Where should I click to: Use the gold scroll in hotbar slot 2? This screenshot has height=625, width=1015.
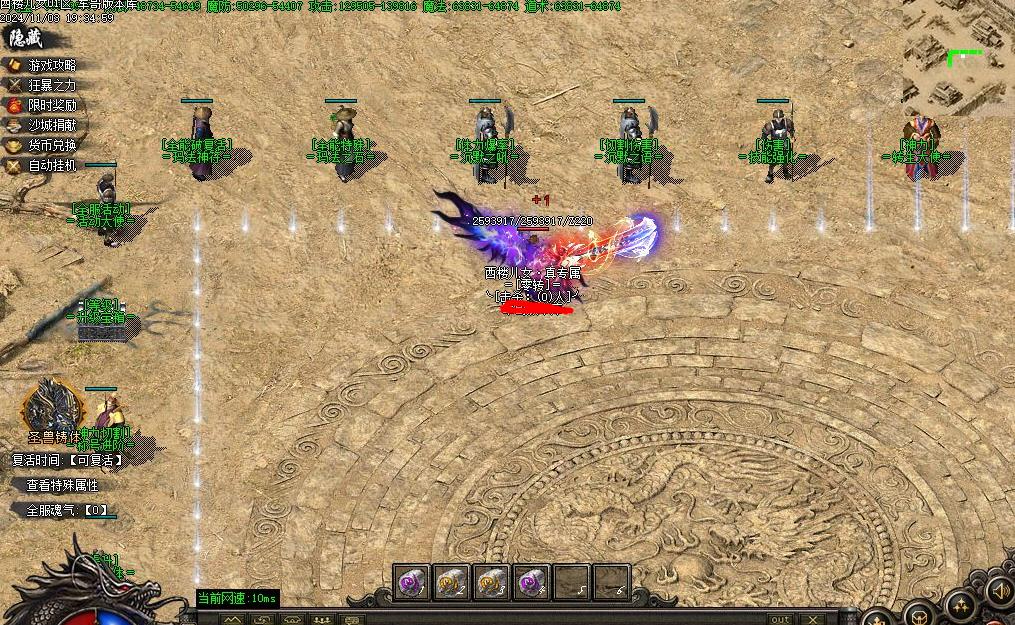[x=451, y=582]
